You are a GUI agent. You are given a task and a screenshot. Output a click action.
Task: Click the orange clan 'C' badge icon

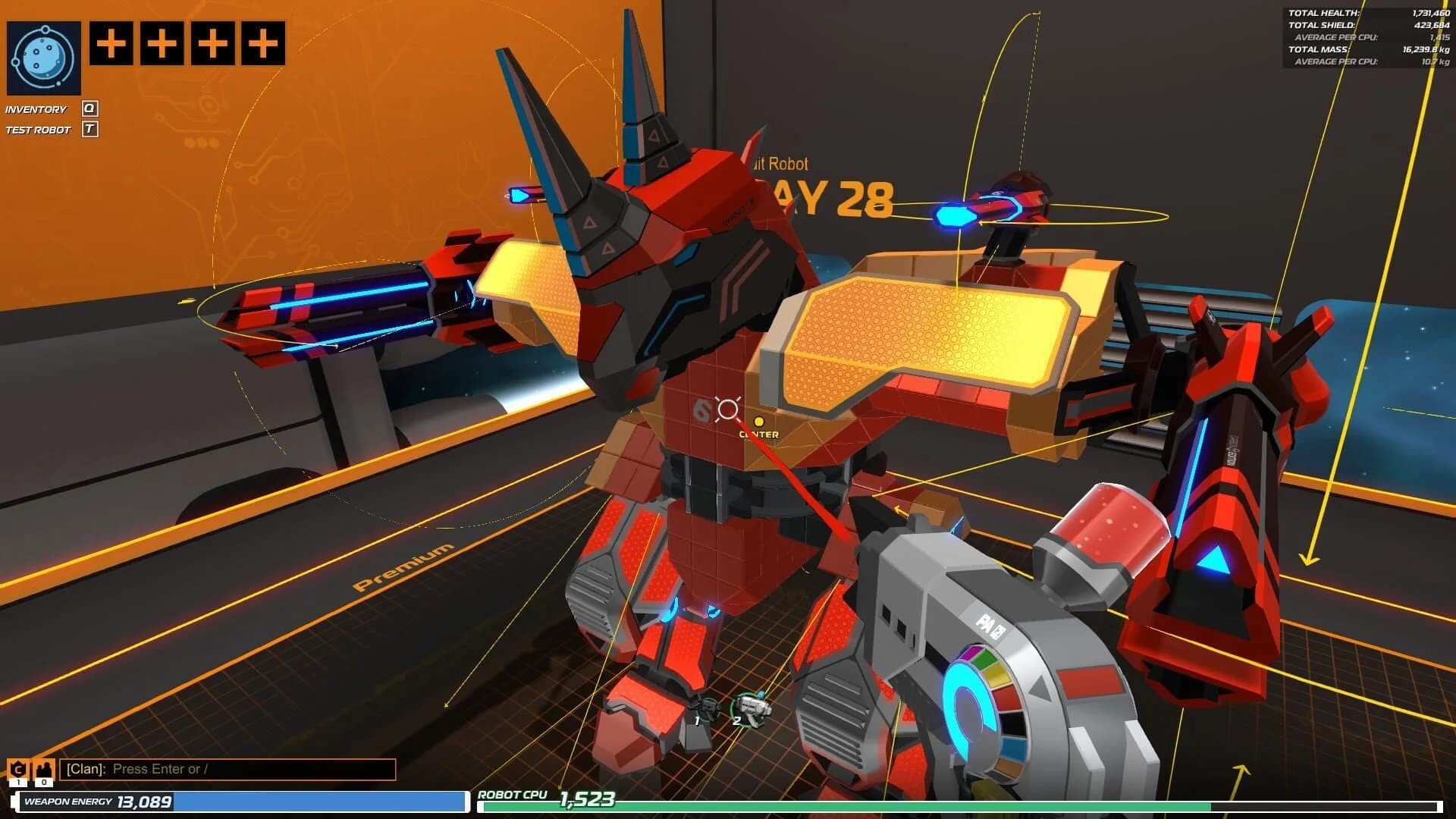point(17,769)
